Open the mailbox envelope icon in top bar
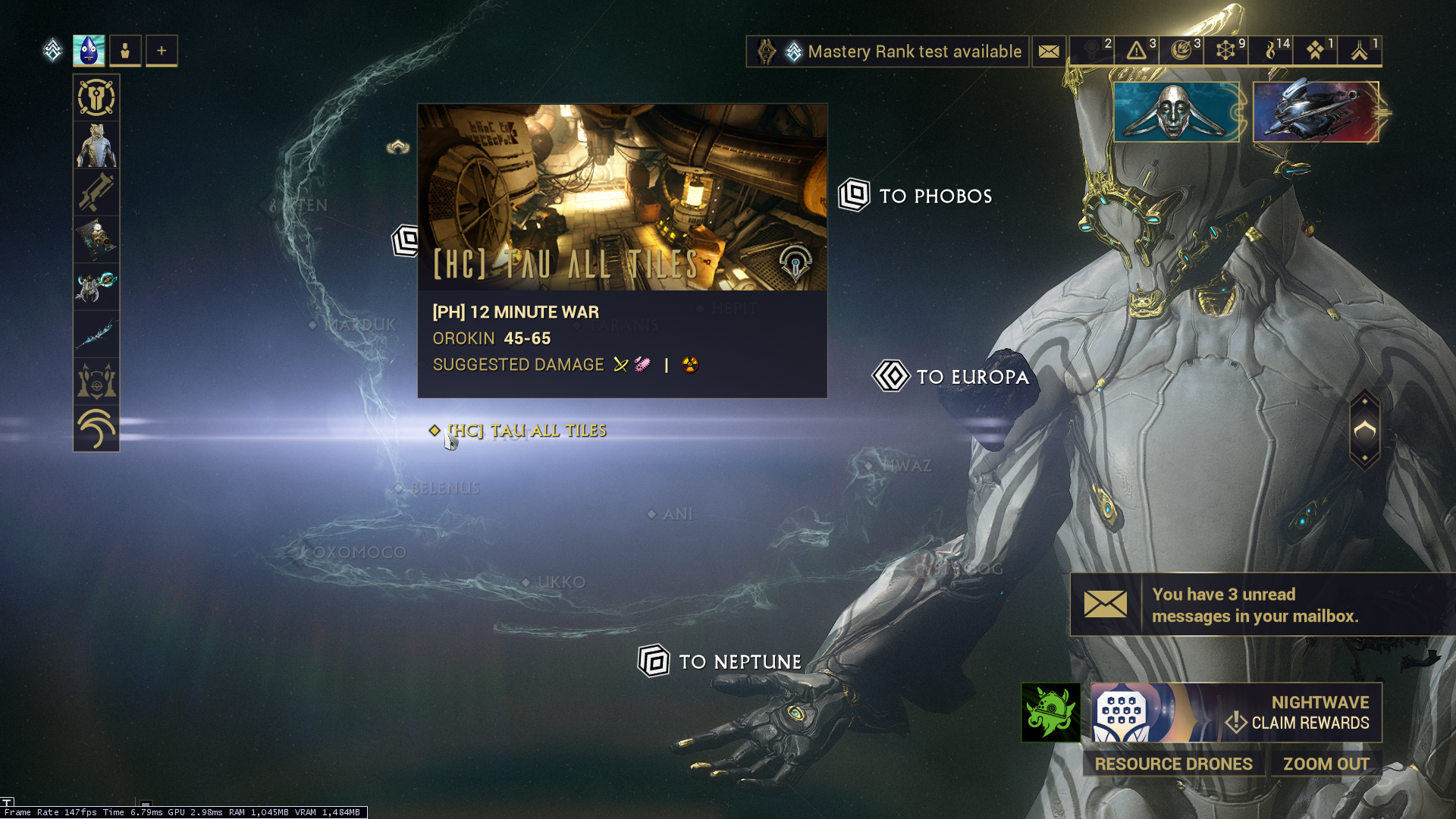The height and width of the screenshot is (819, 1456). [1049, 52]
